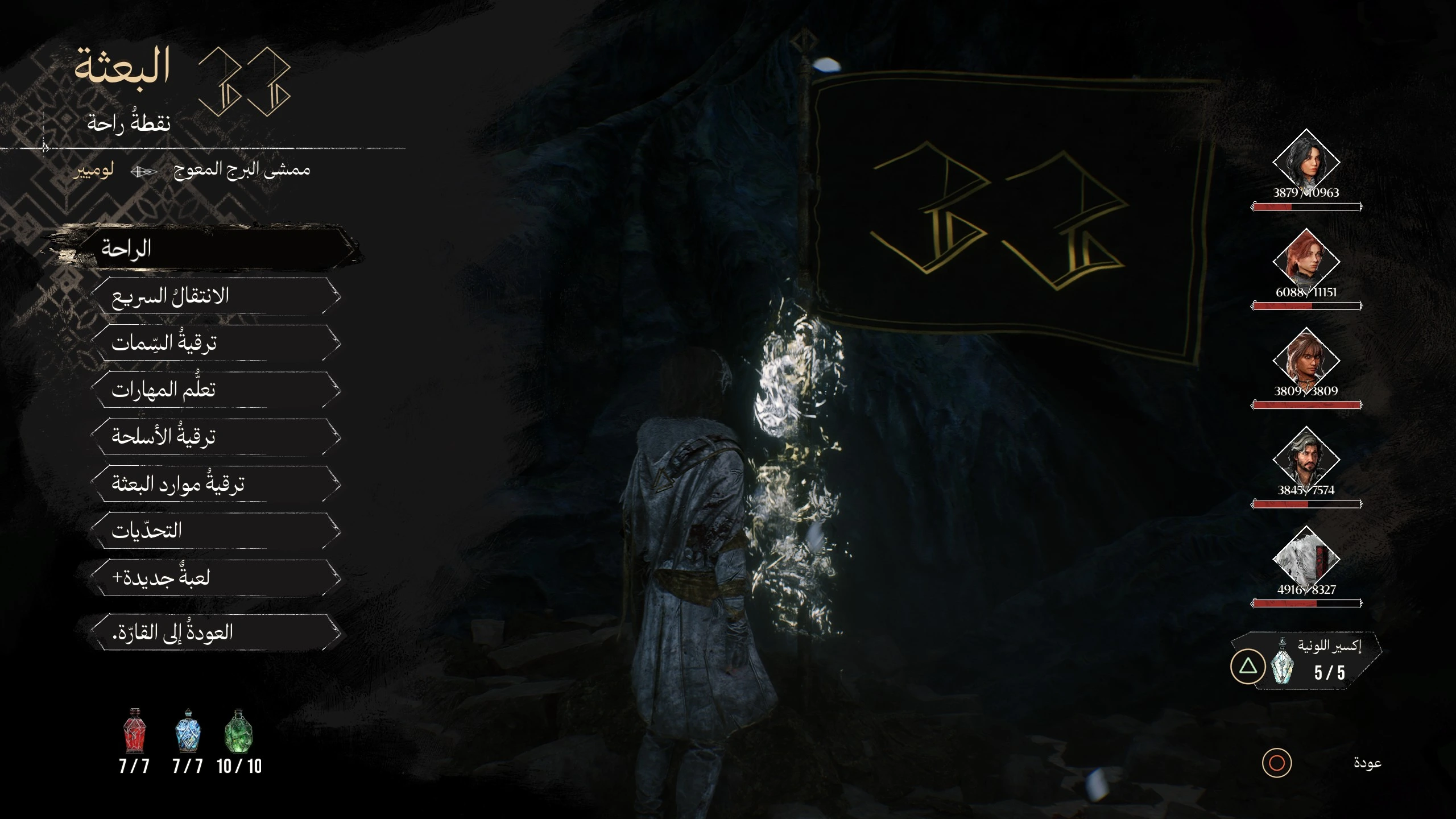Click the red potion flask icon
Screen dimensions: 1456x819
[134, 731]
